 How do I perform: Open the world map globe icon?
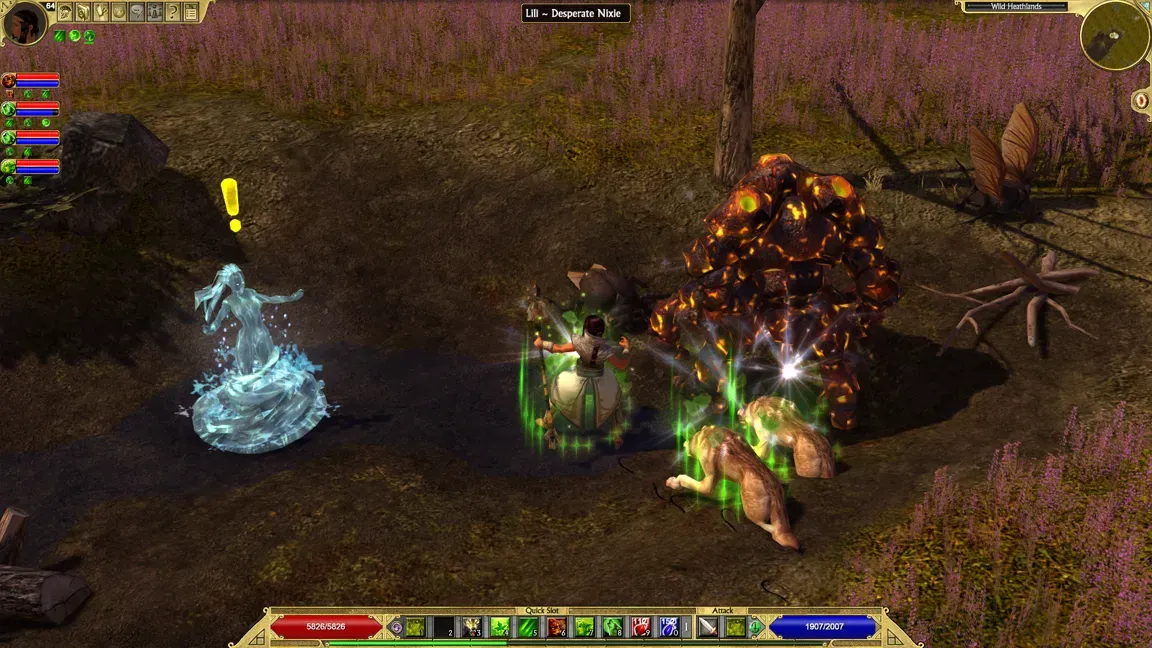(119, 12)
